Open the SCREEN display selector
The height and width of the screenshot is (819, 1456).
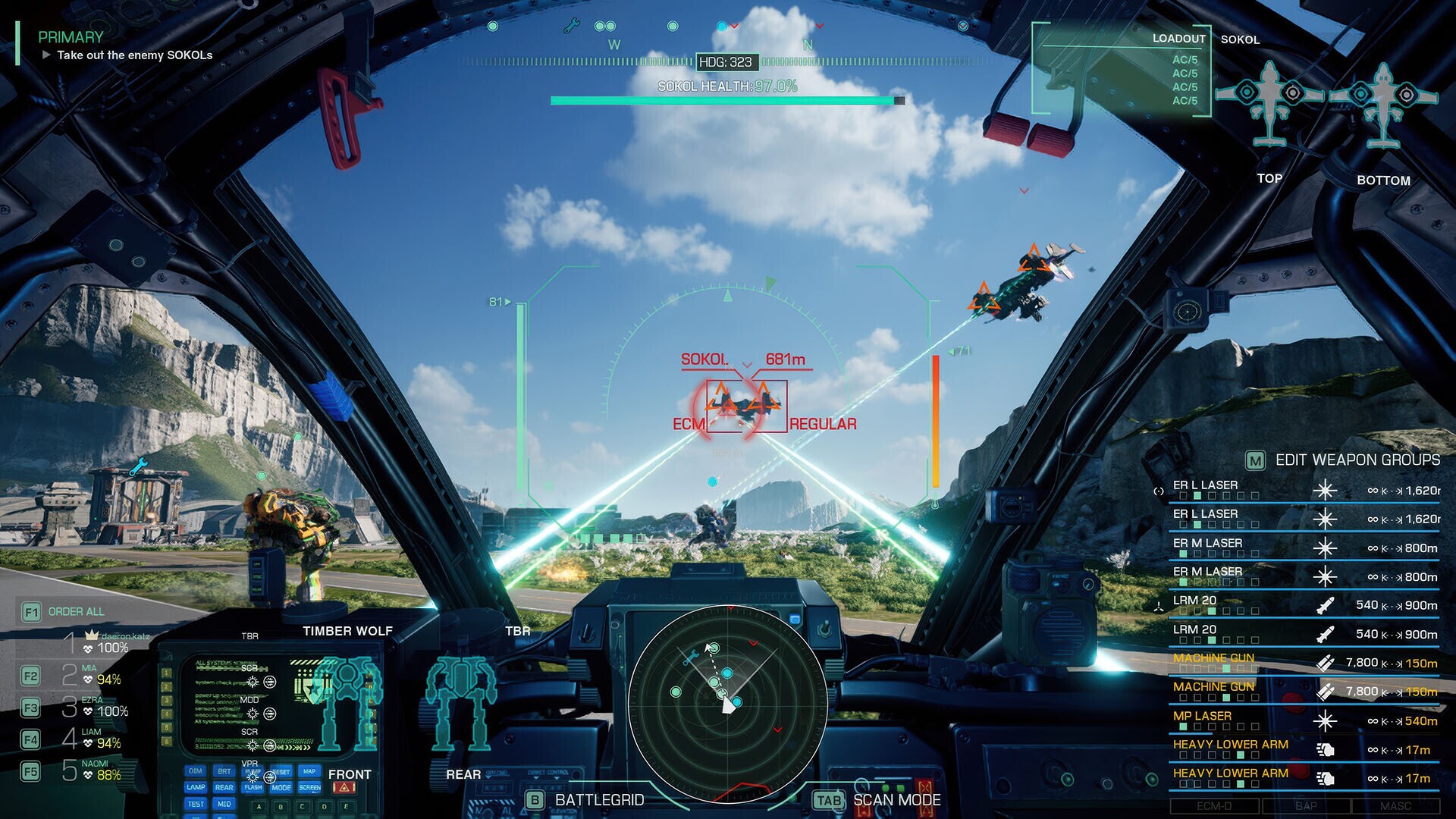(310, 787)
